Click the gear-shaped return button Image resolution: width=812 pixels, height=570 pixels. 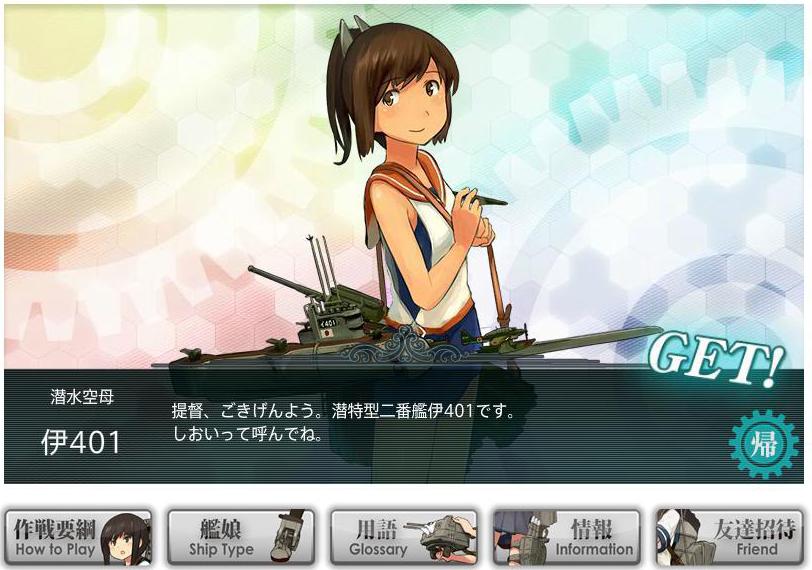[x=764, y=442]
